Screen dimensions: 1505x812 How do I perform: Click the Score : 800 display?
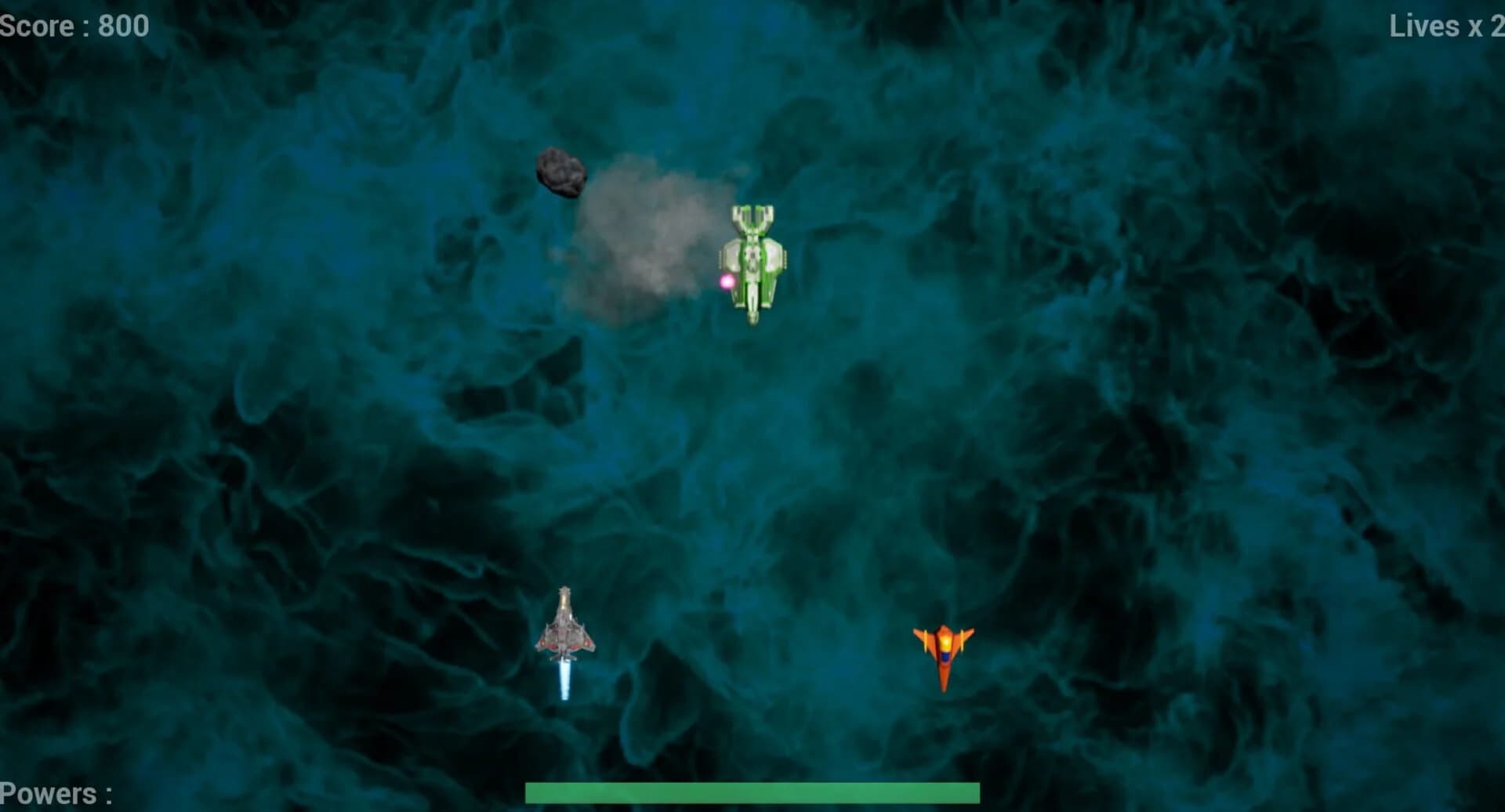(71, 26)
